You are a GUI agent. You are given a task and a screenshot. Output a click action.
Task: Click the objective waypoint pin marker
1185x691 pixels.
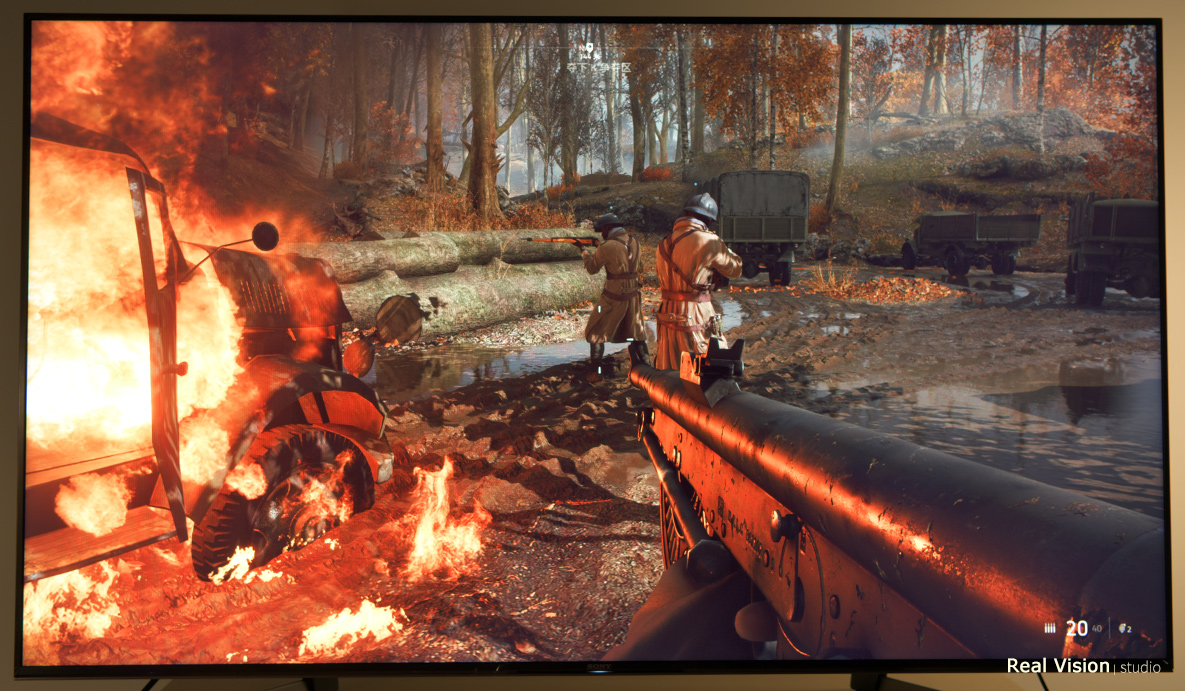pyautogui.click(x=591, y=48)
